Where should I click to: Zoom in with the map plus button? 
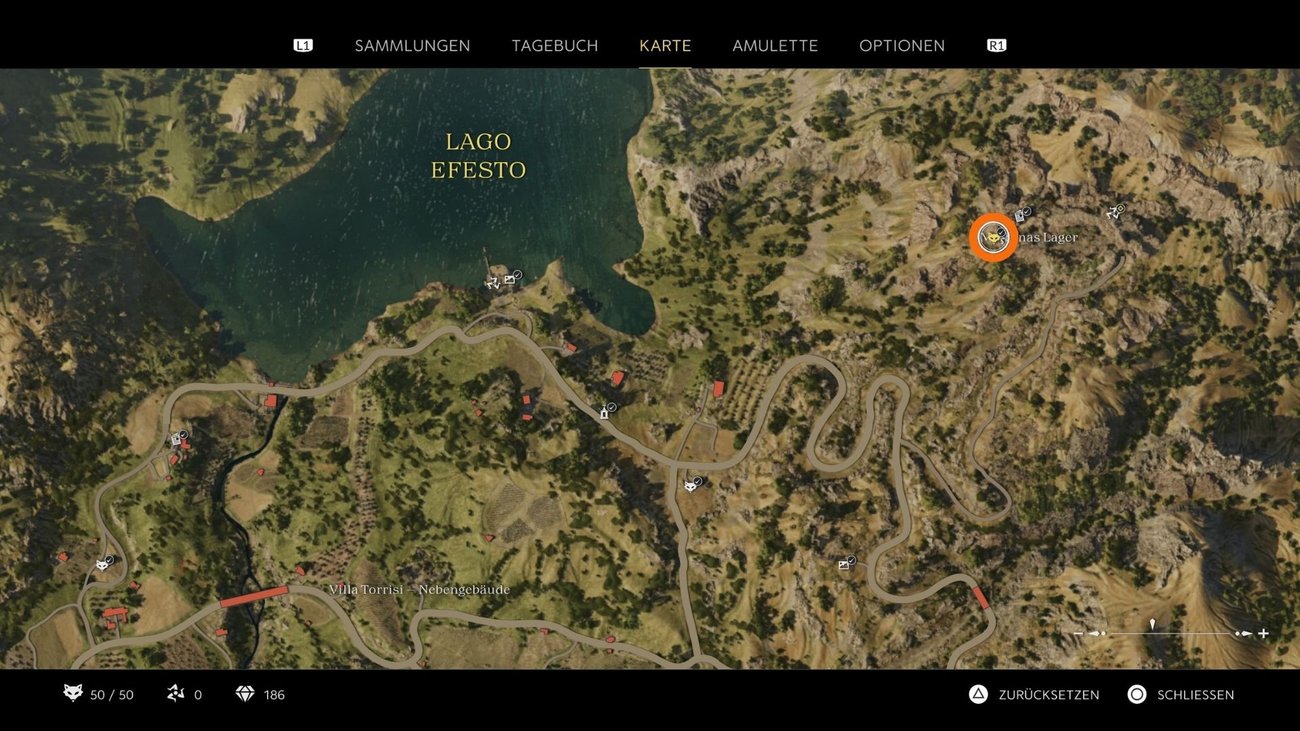[1263, 633]
